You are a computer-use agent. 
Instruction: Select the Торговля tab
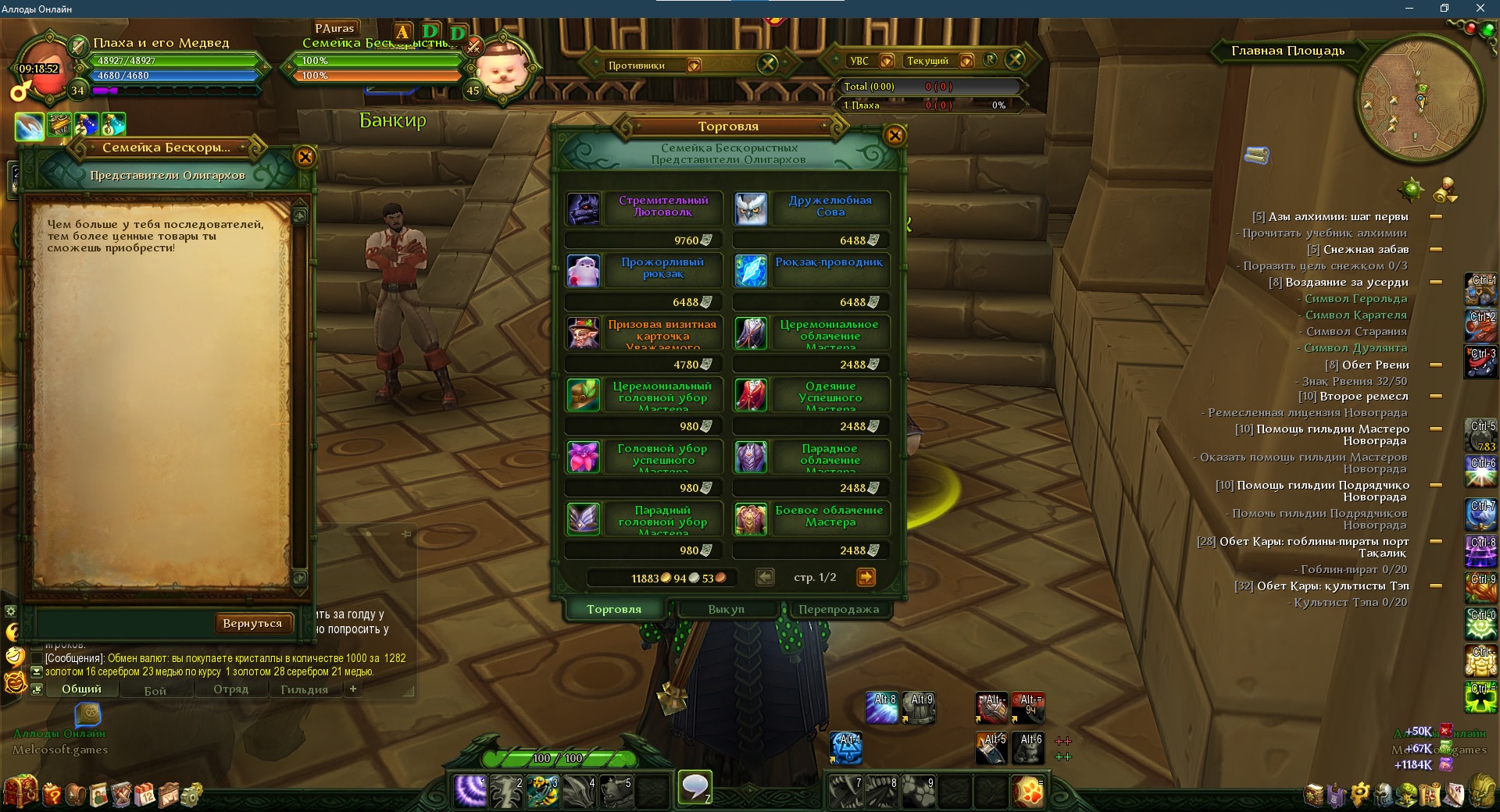pos(614,609)
